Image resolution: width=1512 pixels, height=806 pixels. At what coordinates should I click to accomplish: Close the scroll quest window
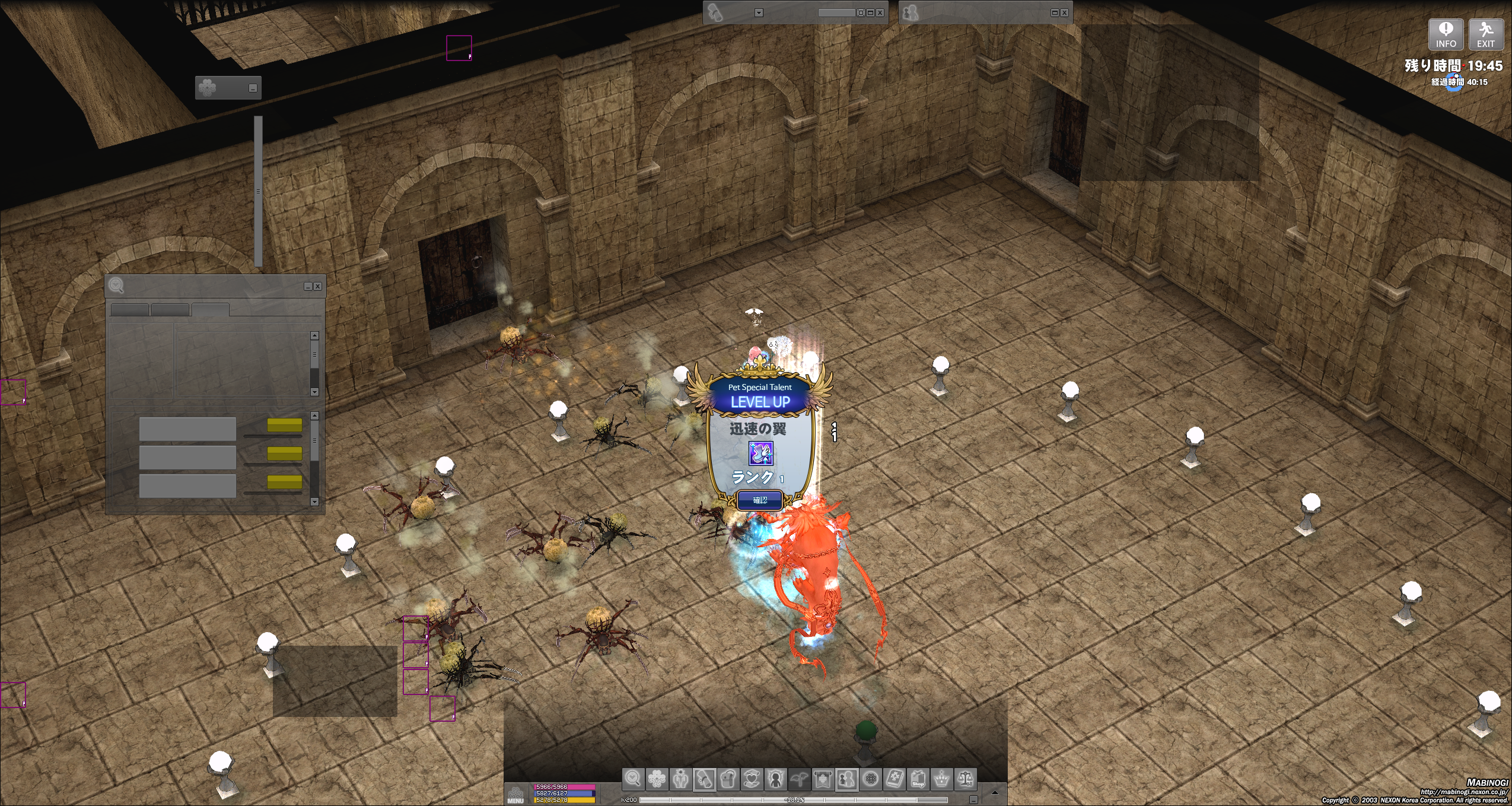pyautogui.click(x=880, y=12)
